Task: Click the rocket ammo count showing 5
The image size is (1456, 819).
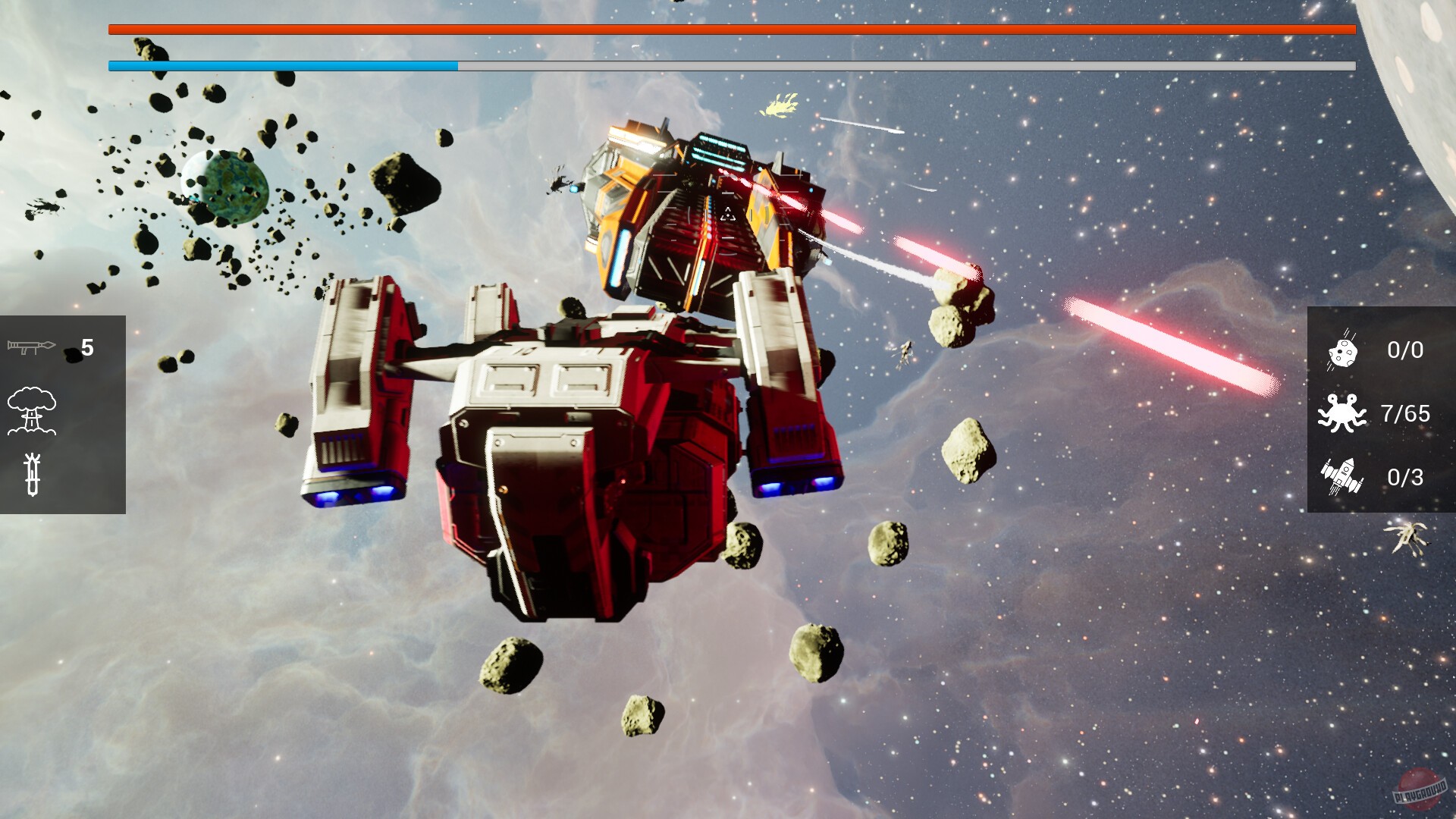Action: pyautogui.click(x=88, y=346)
